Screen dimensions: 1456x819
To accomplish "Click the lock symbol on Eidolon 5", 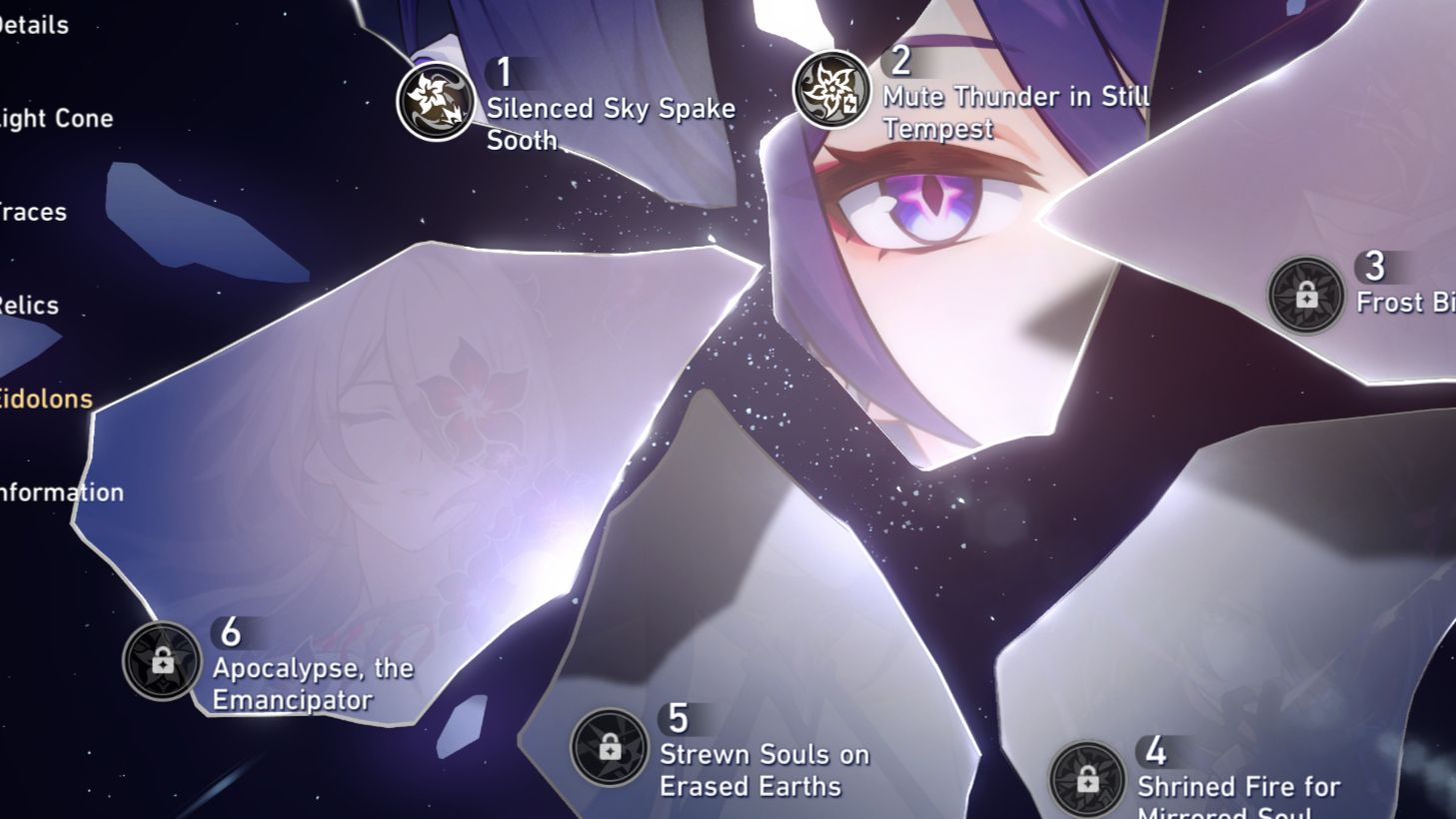I will coord(609,749).
